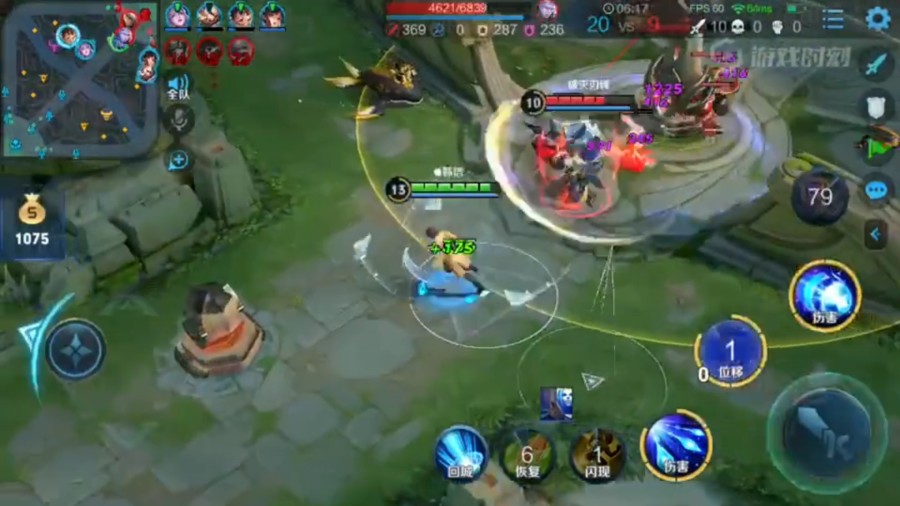Toggle the 全队 team speaker

(178, 87)
